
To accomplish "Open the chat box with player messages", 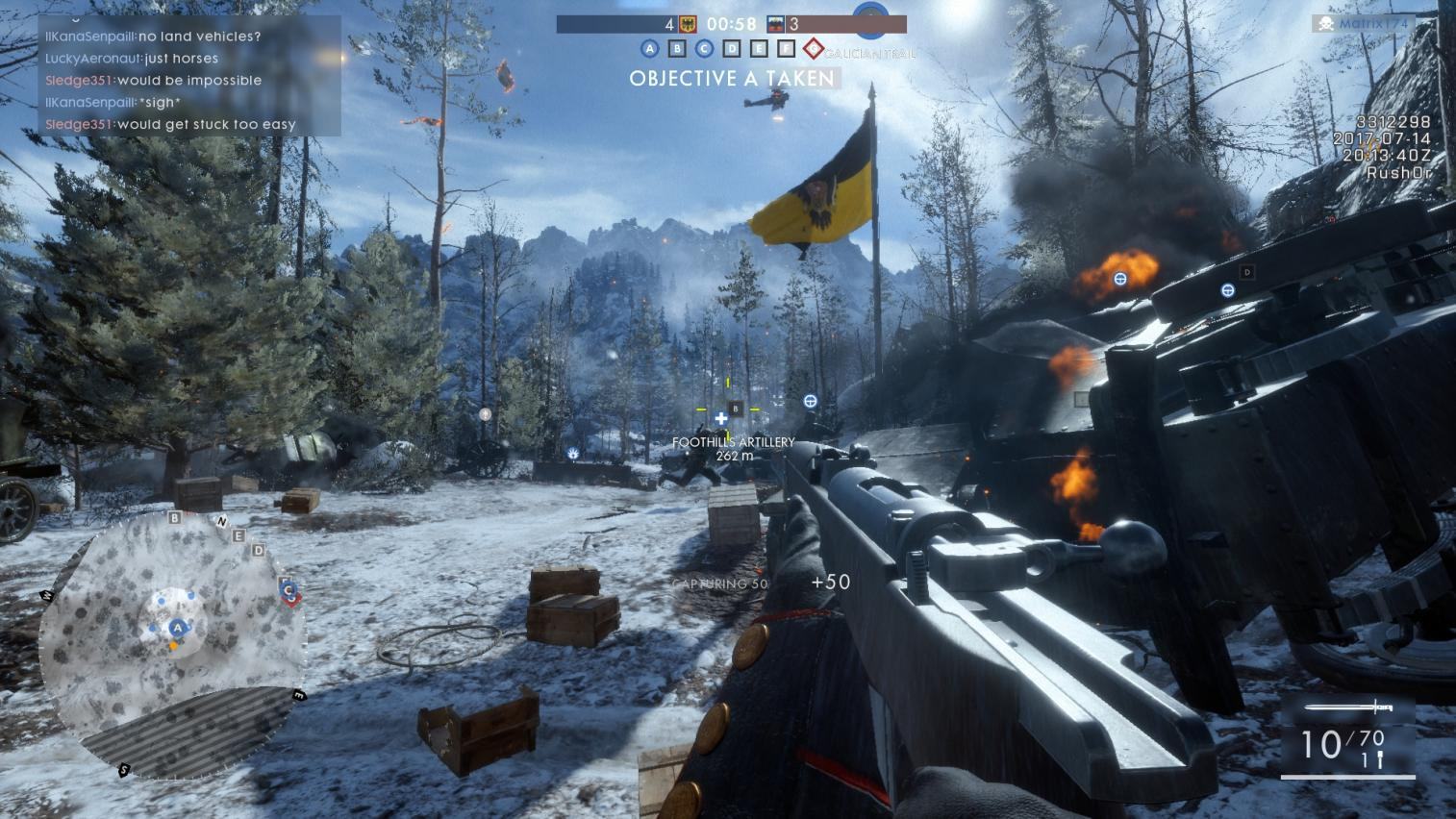I will click(x=189, y=75).
